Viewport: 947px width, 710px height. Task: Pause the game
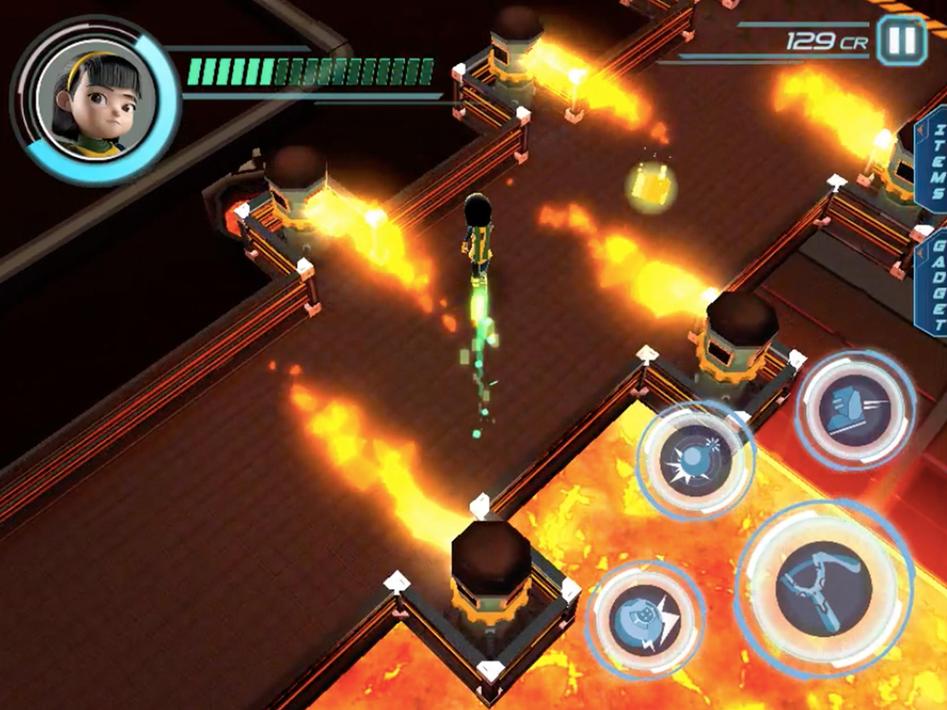point(902,41)
